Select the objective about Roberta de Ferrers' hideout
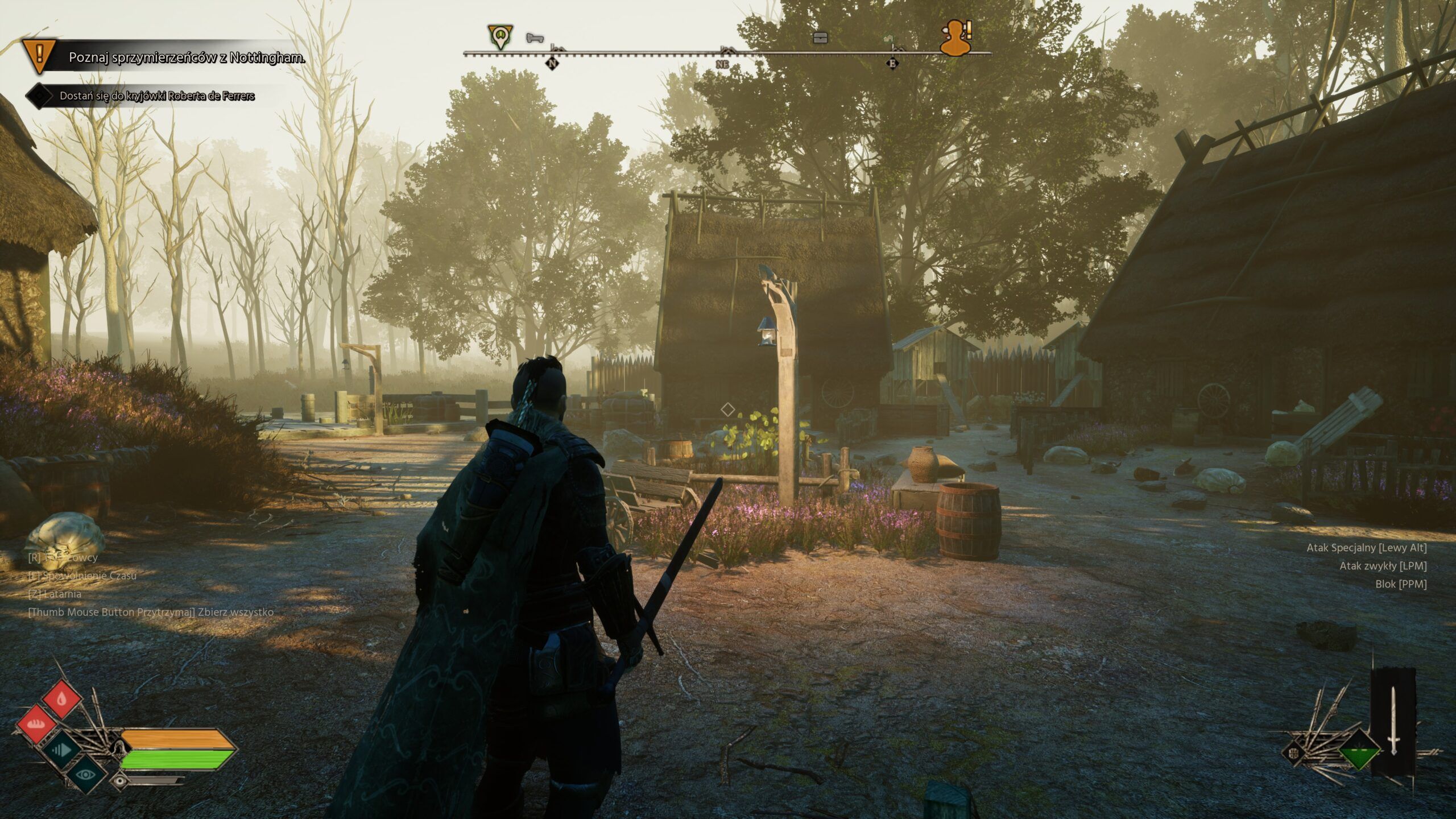 pyautogui.click(x=157, y=96)
